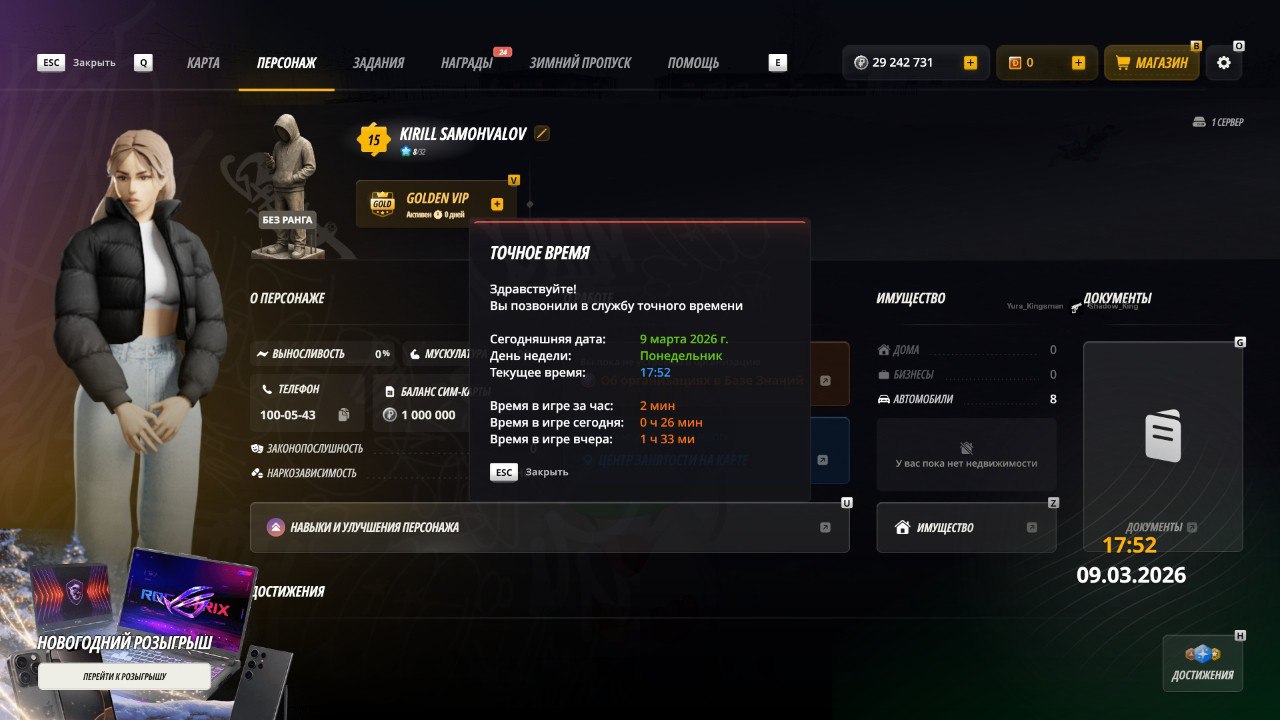Add donate coins with the plus button

[1078, 63]
